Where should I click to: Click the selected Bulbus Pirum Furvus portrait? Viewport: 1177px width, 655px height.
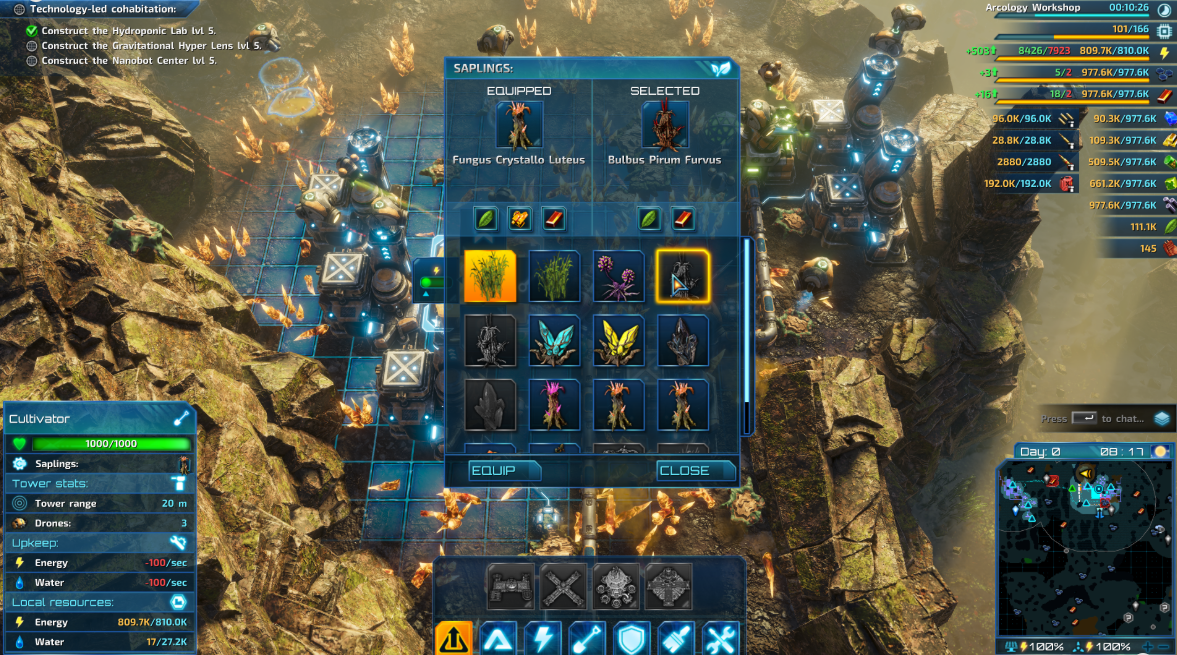click(x=665, y=125)
